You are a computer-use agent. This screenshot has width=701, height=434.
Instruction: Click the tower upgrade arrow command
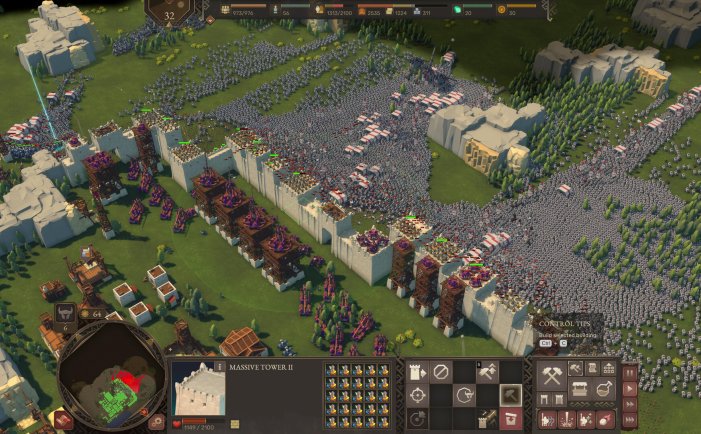pos(416,373)
